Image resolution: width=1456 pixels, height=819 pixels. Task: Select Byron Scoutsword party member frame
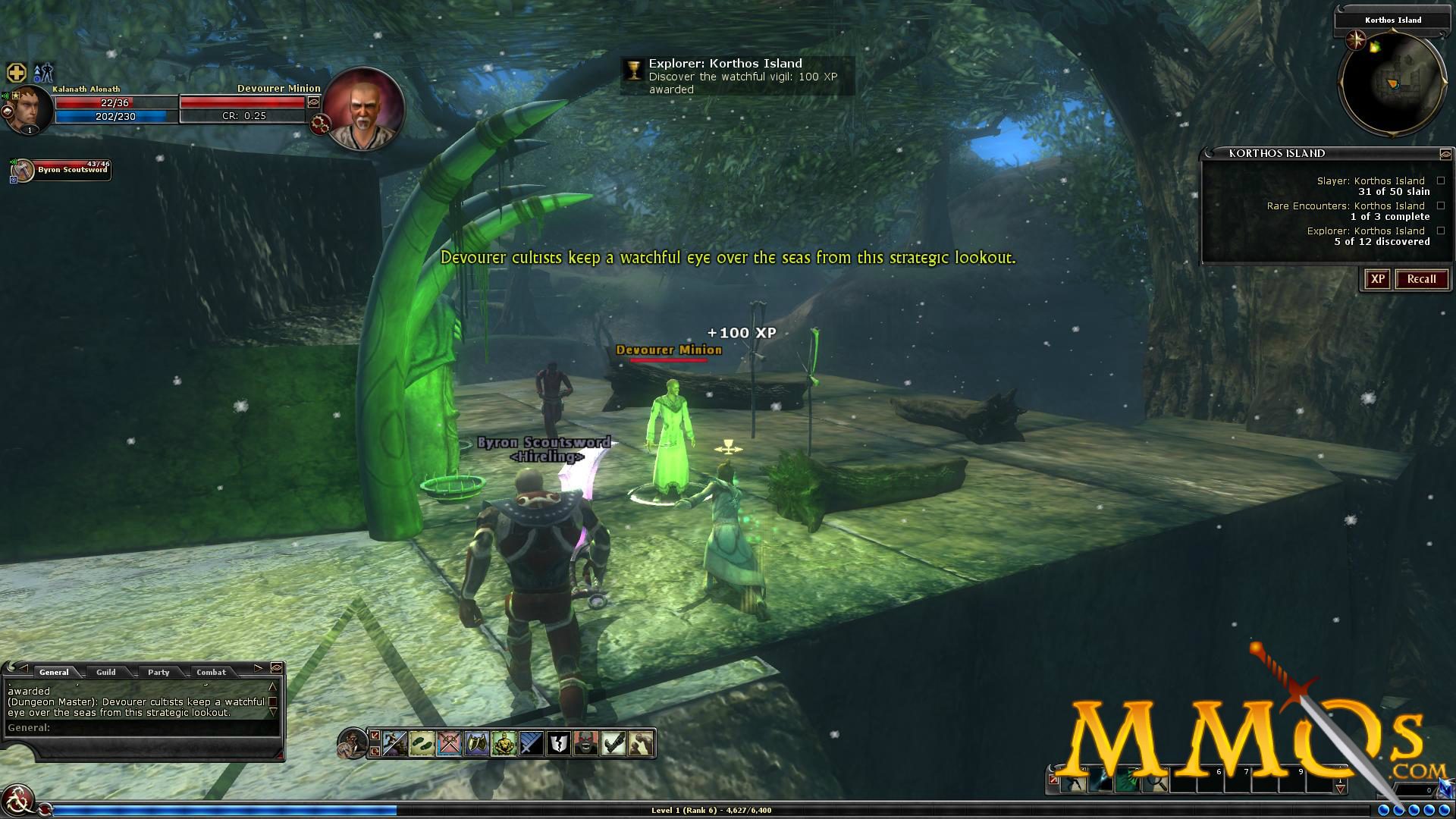point(62,170)
